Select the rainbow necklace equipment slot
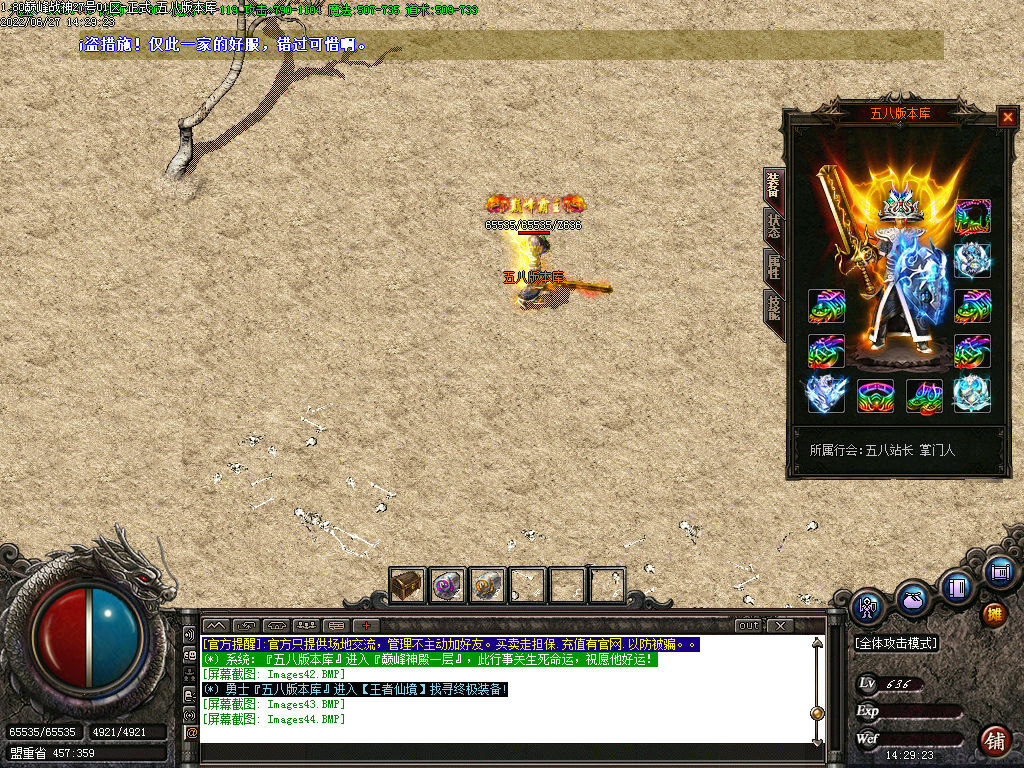This screenshot has height=768, width=1024. (x=971, y=216)
